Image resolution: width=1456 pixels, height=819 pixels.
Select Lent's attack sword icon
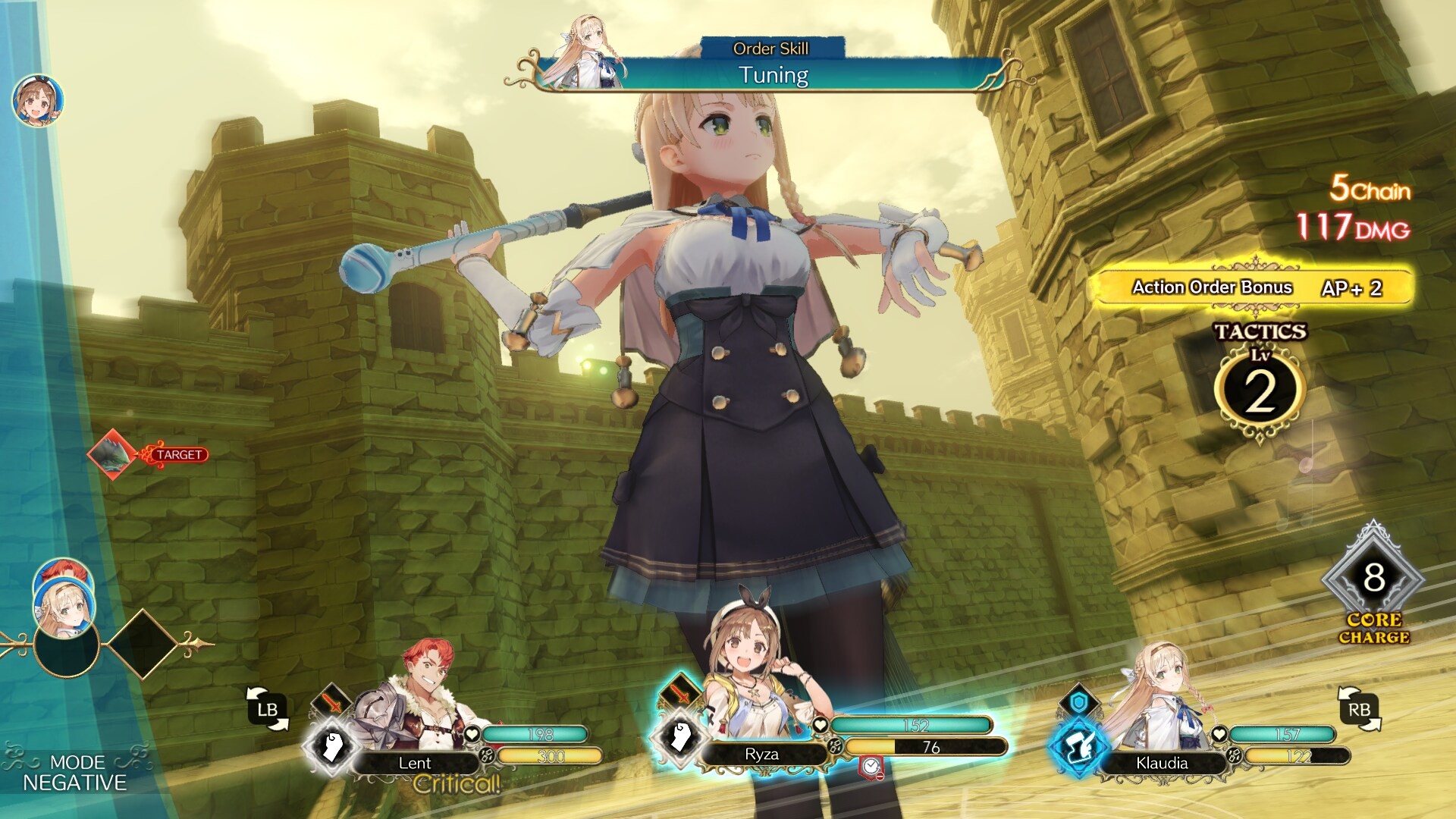tap(333, 701)
